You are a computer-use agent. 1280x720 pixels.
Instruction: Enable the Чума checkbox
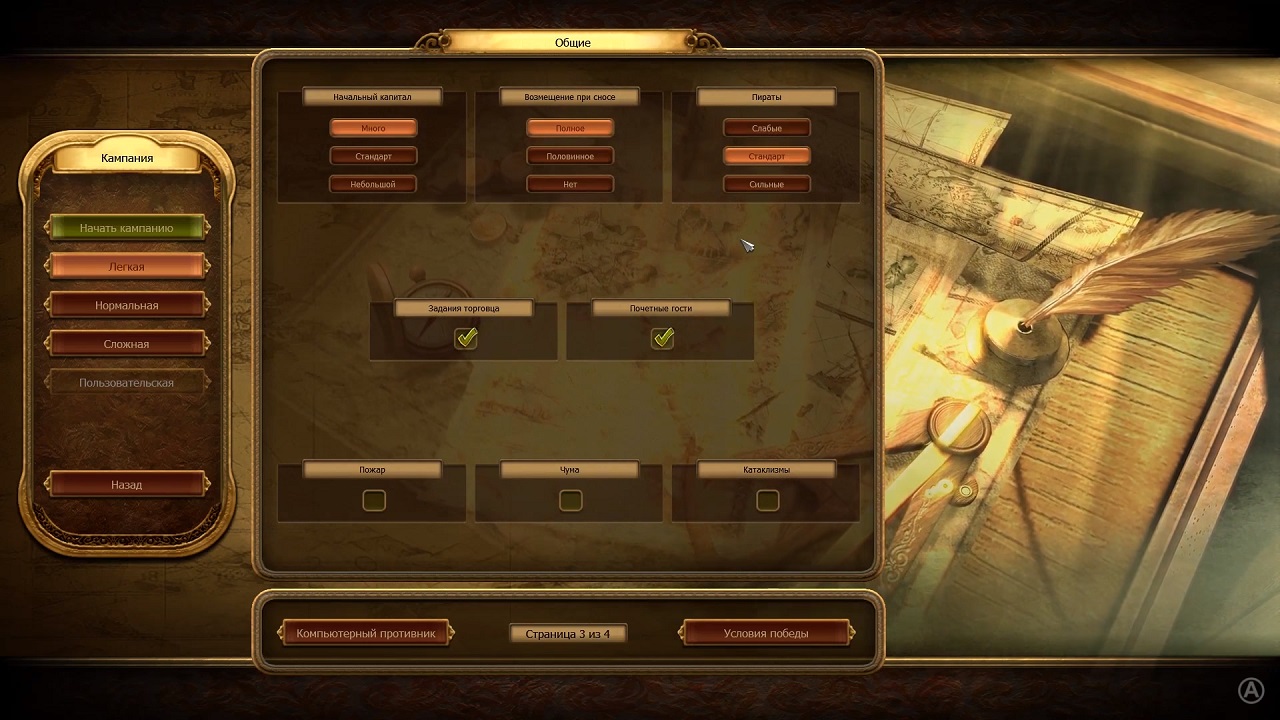click(571, 500)
